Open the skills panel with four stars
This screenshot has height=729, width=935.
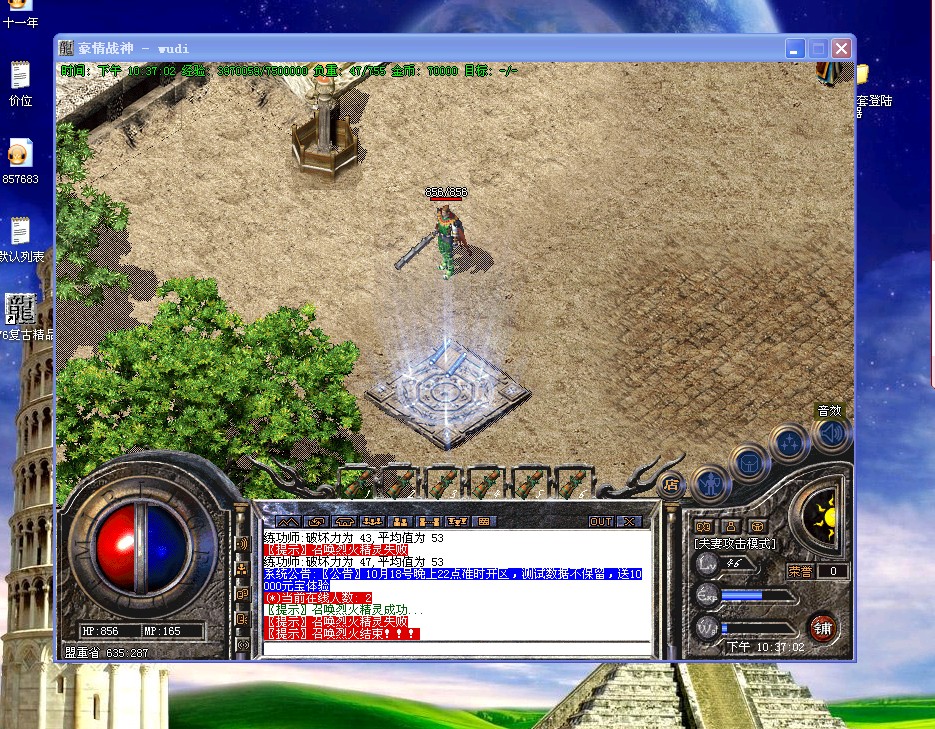tap(790, 441)
